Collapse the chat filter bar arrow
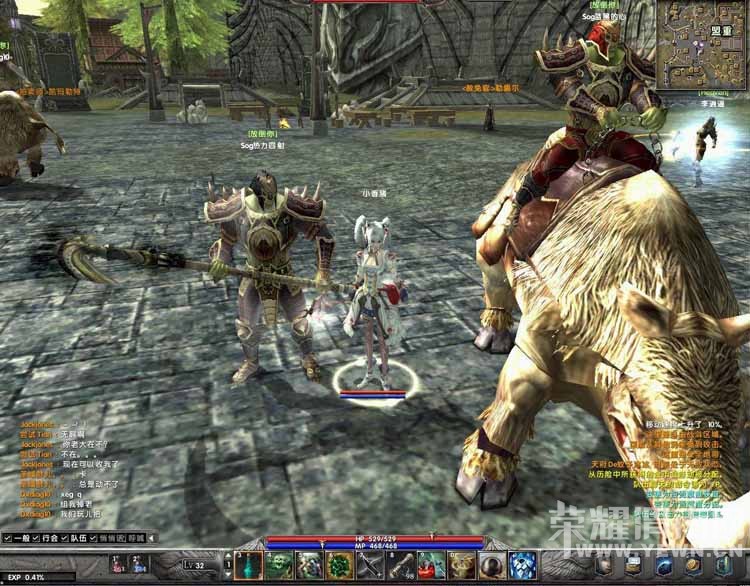The image size is (750, 586). pyautogui.click(x=151, y=538)
